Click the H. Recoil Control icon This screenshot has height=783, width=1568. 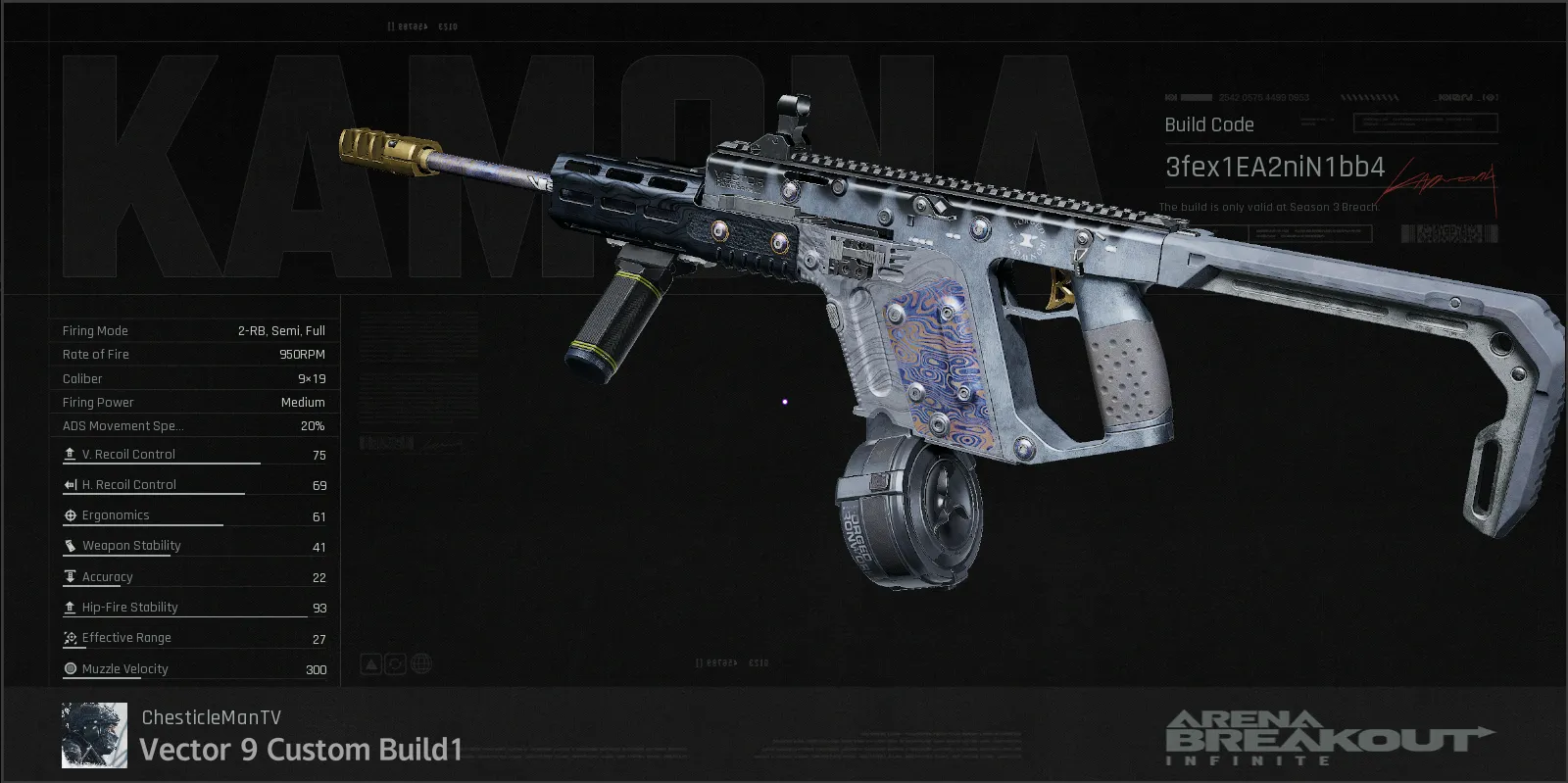tap(71, 483)
